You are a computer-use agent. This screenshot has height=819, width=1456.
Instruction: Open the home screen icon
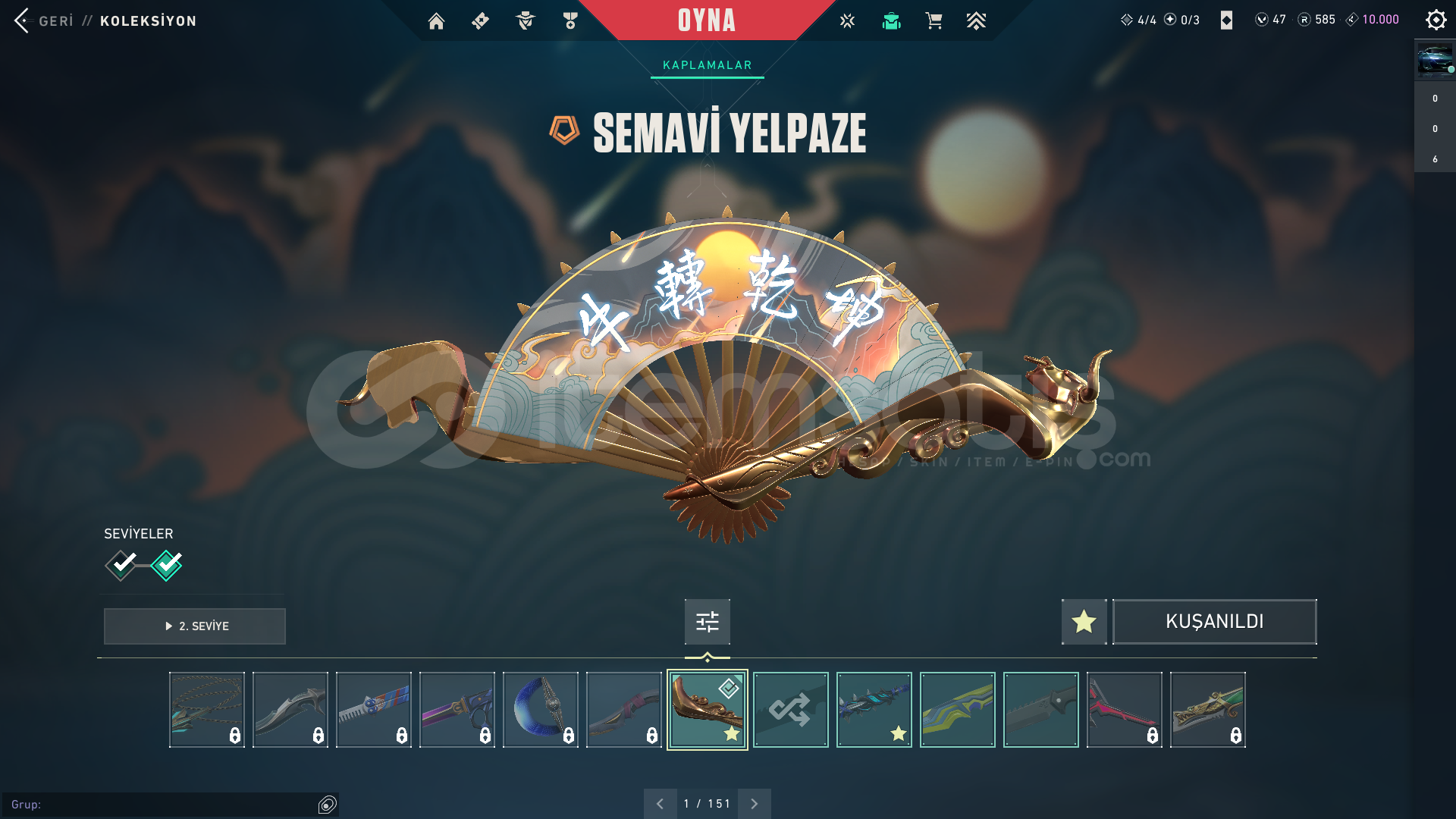click(436, 21)
